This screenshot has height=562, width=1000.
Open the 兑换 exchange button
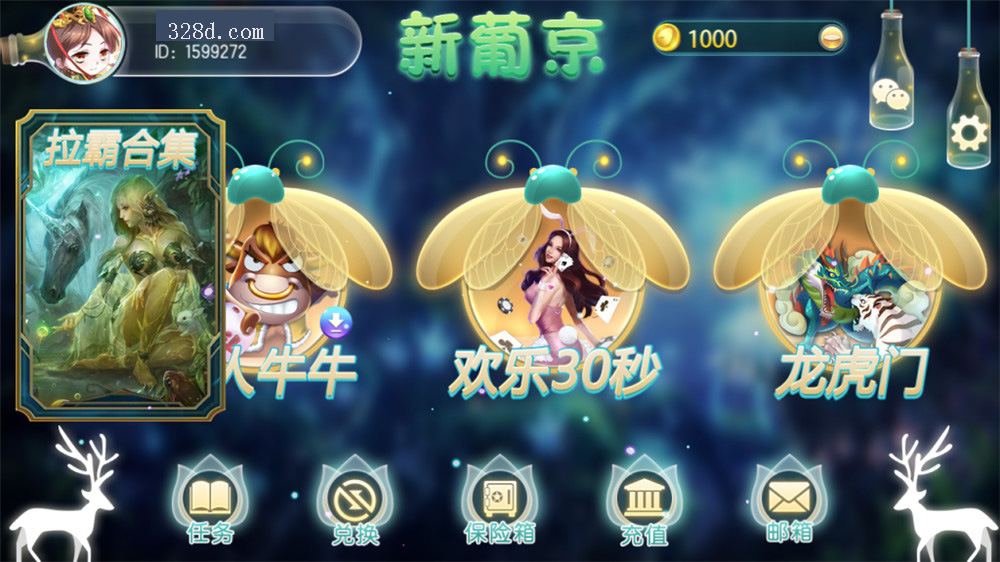355,501
